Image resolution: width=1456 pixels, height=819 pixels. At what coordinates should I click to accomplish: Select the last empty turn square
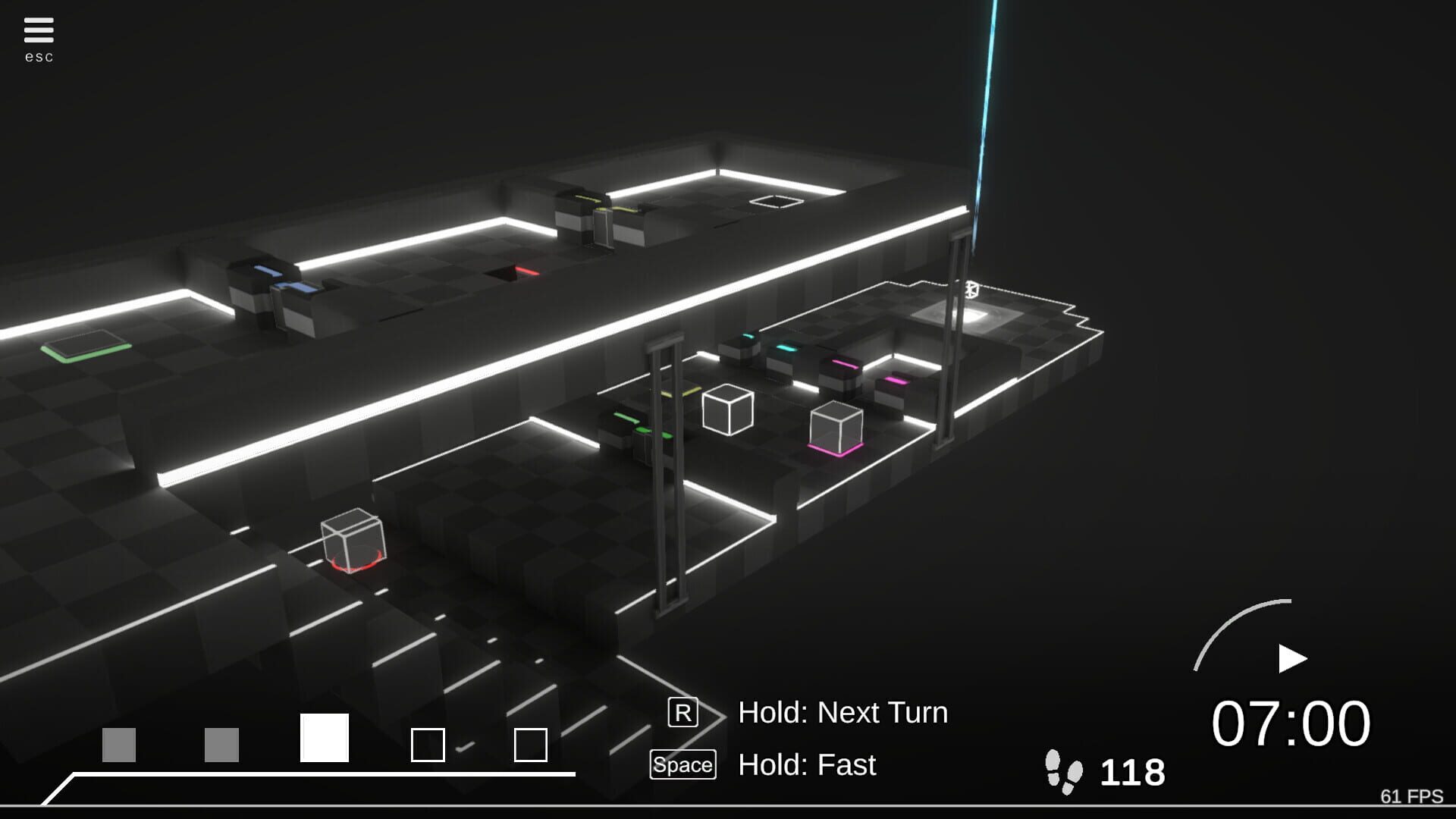tap(529, 746)
